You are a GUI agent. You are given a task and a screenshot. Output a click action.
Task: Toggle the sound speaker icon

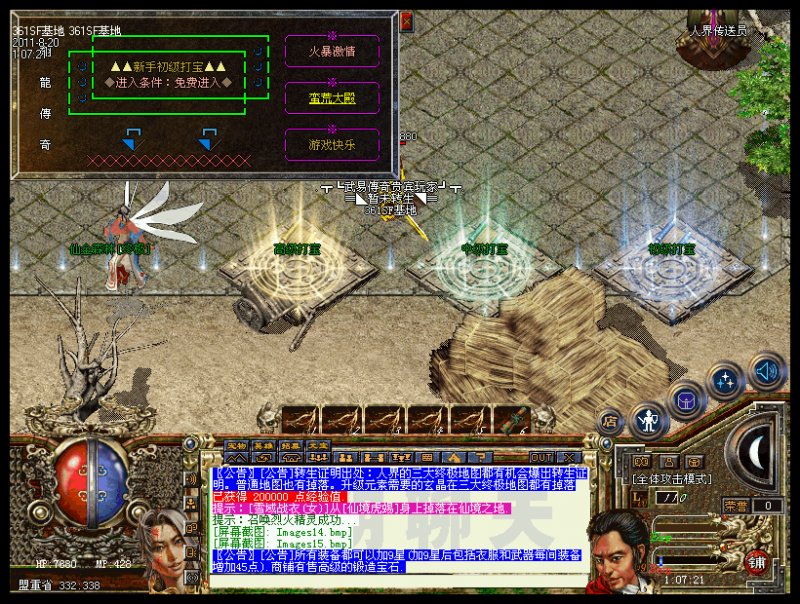pos(767,371)
